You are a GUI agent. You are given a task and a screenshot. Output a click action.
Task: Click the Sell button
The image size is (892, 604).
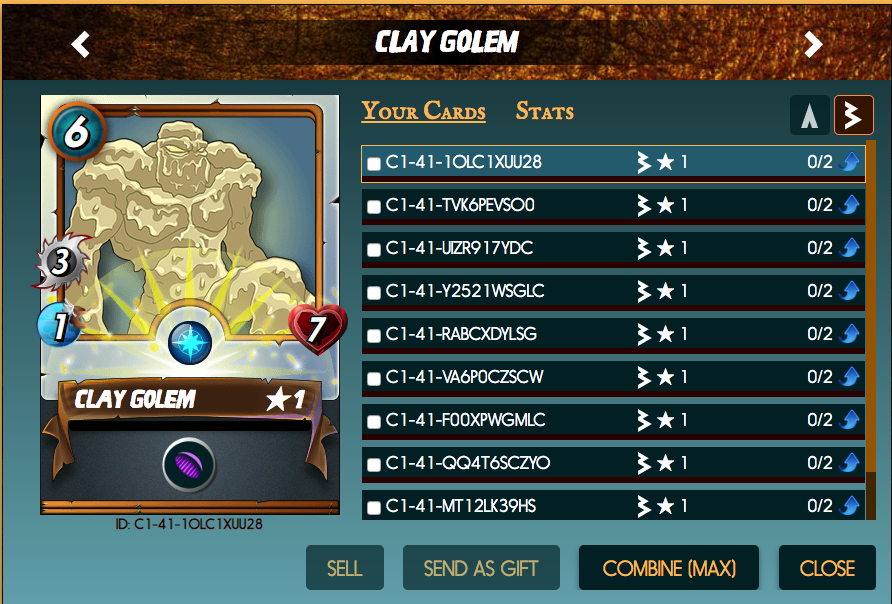(x=344, y=568)
